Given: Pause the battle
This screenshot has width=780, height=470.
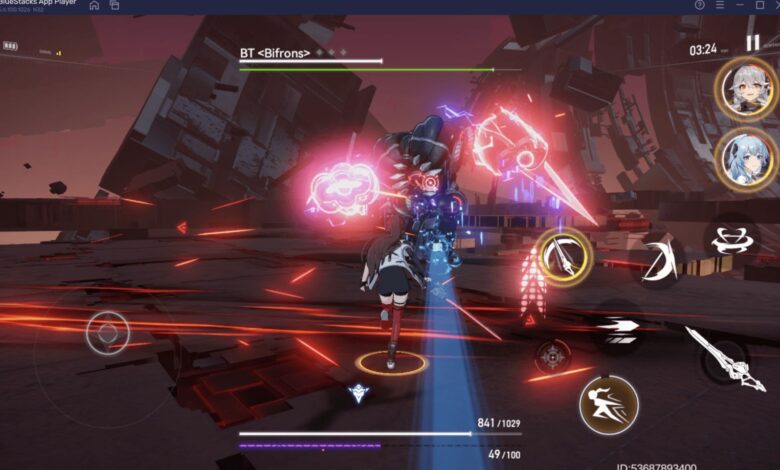Looking at the screenshot, I should [x=752, y=44].
